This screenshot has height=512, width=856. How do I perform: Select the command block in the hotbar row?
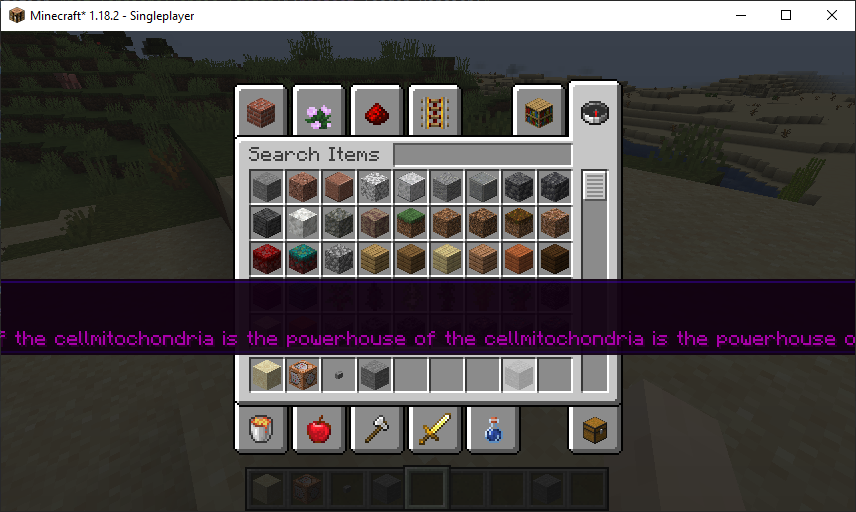coord(303,375)
